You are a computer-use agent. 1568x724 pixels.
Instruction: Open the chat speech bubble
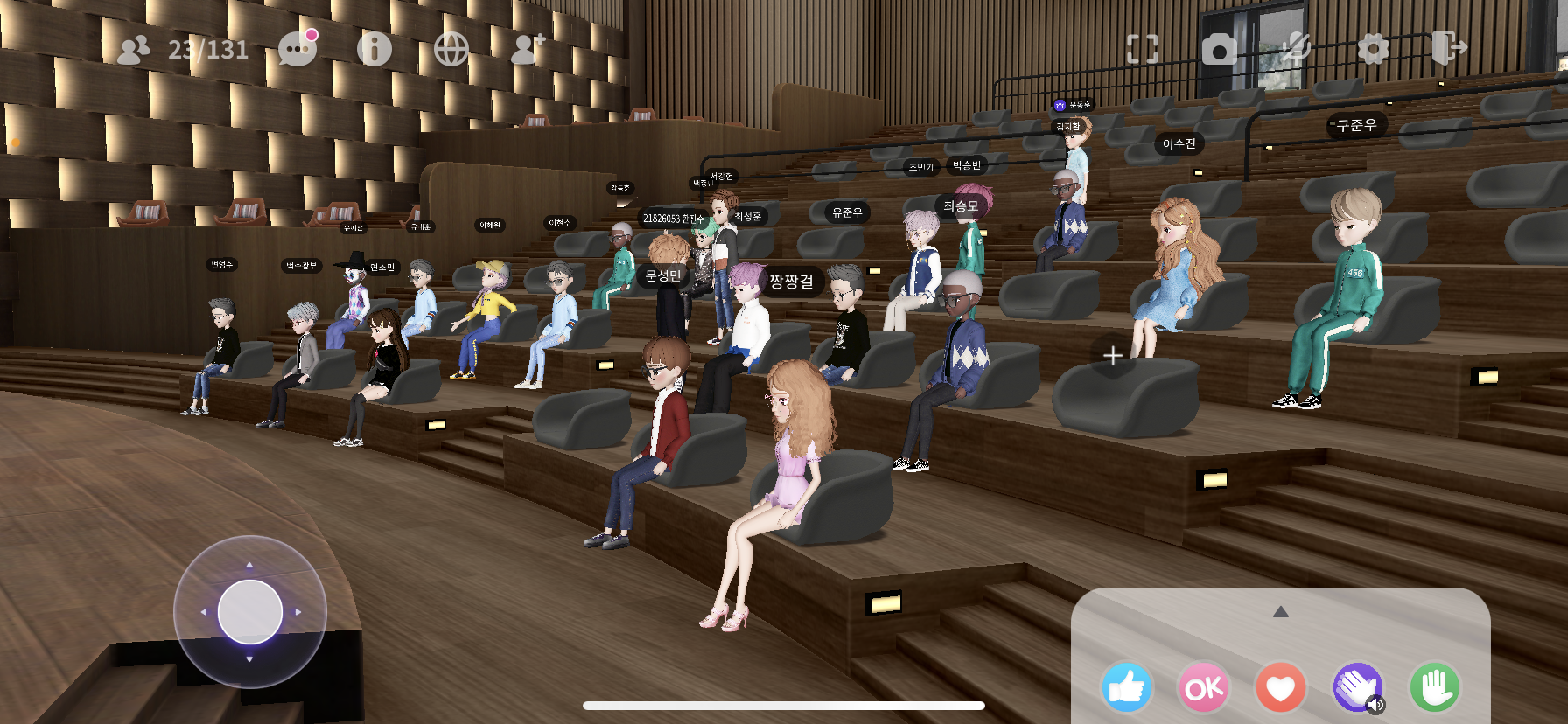[x=297, y=49]
